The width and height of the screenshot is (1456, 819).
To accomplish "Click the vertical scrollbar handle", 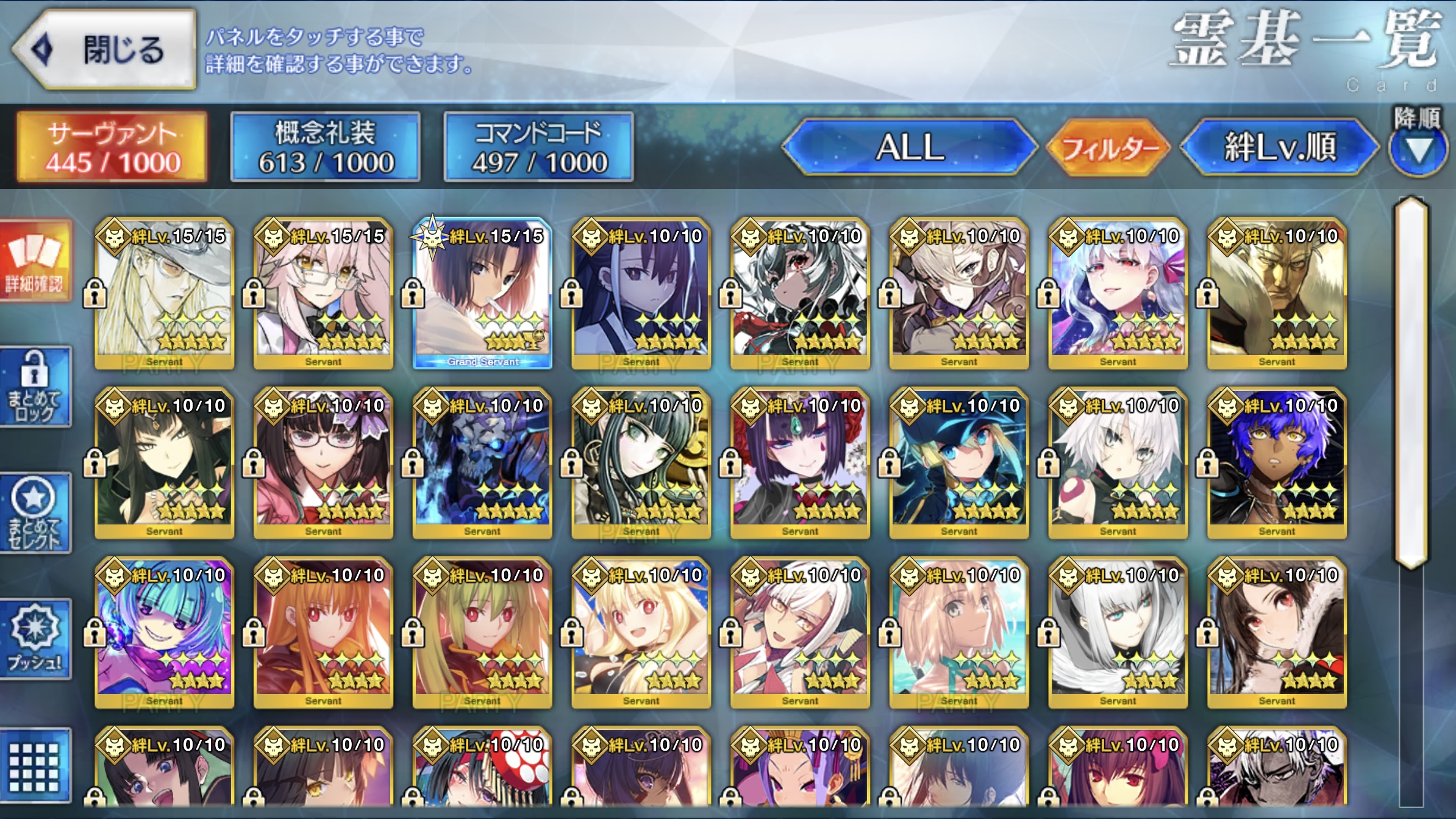I will (x=1411, y=383).
